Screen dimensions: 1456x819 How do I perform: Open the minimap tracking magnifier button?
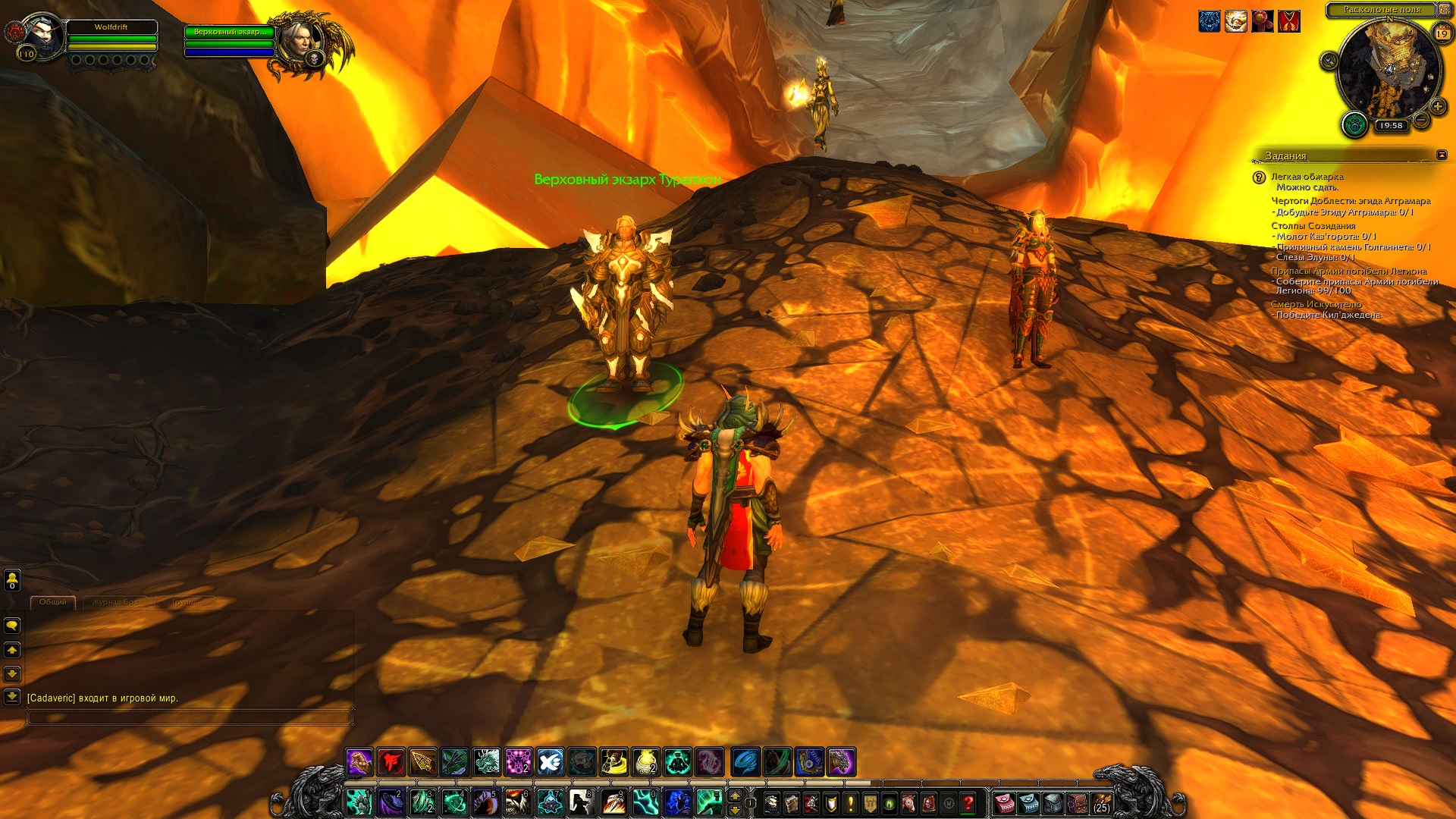[1329, 61]
